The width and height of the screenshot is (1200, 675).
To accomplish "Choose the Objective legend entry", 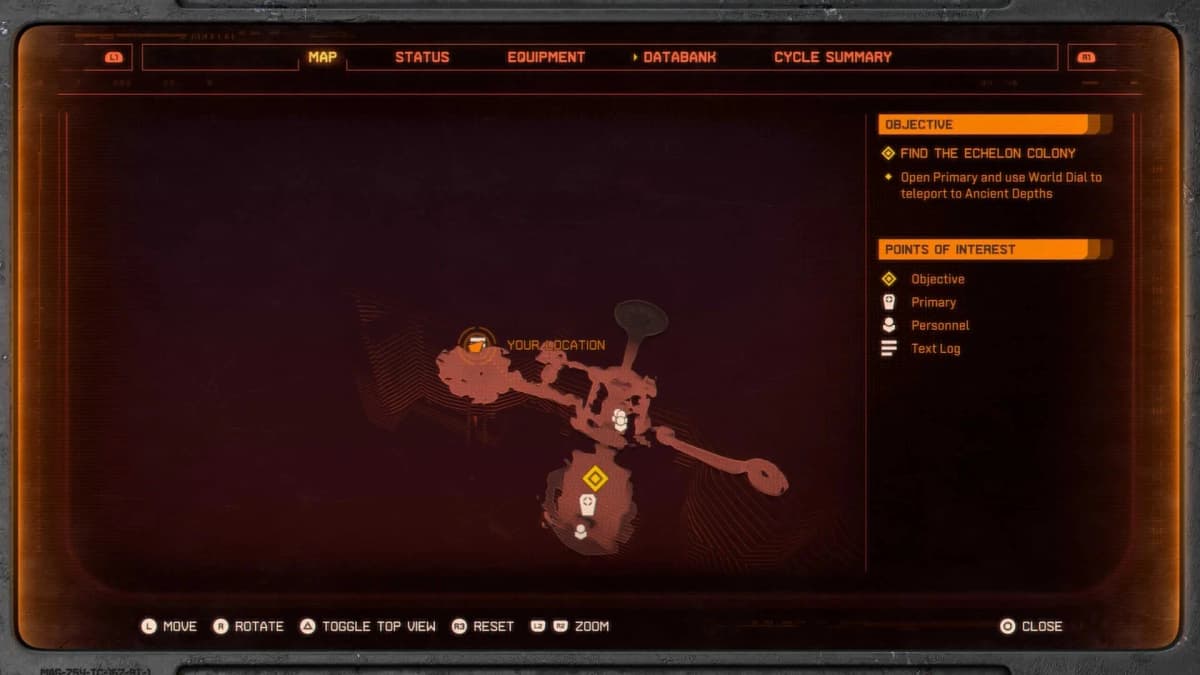I will pos(937,279).
